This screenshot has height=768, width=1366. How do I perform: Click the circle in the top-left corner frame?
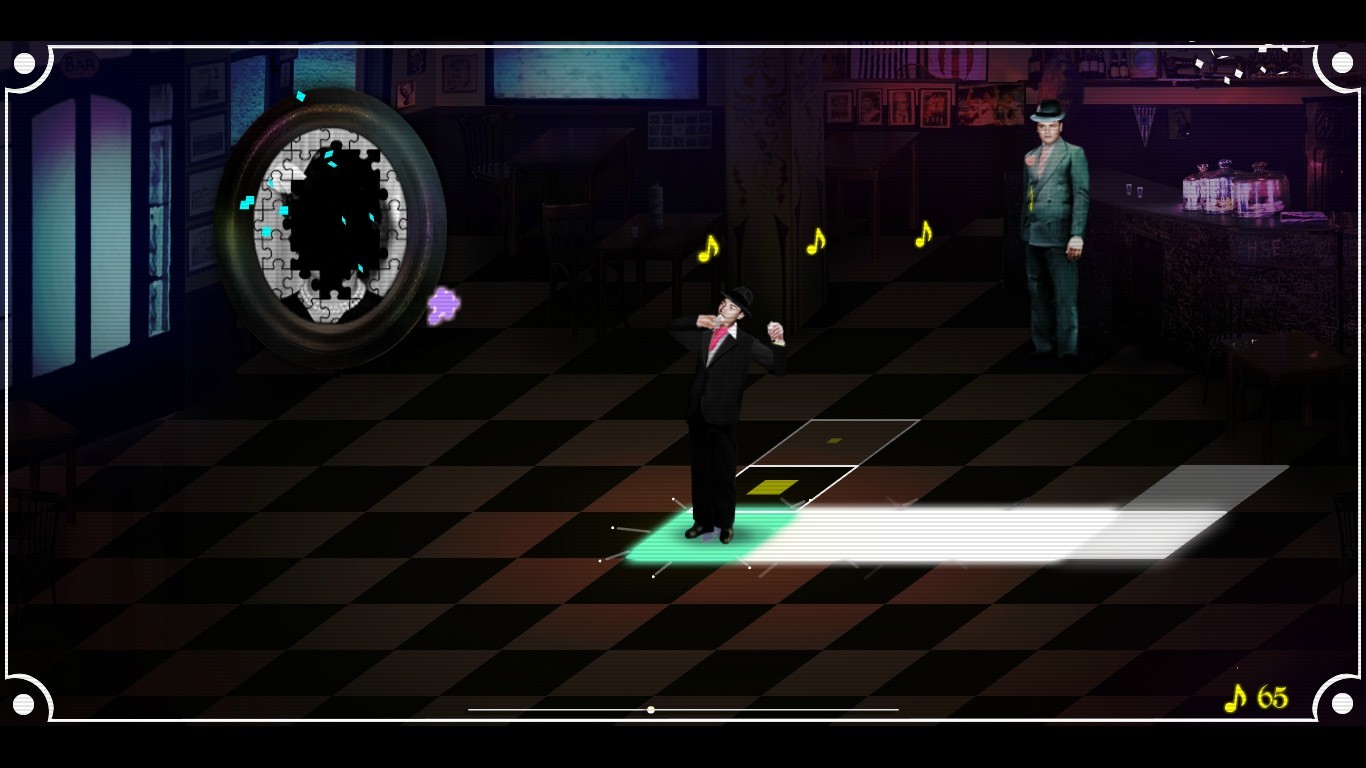point(26,61)
